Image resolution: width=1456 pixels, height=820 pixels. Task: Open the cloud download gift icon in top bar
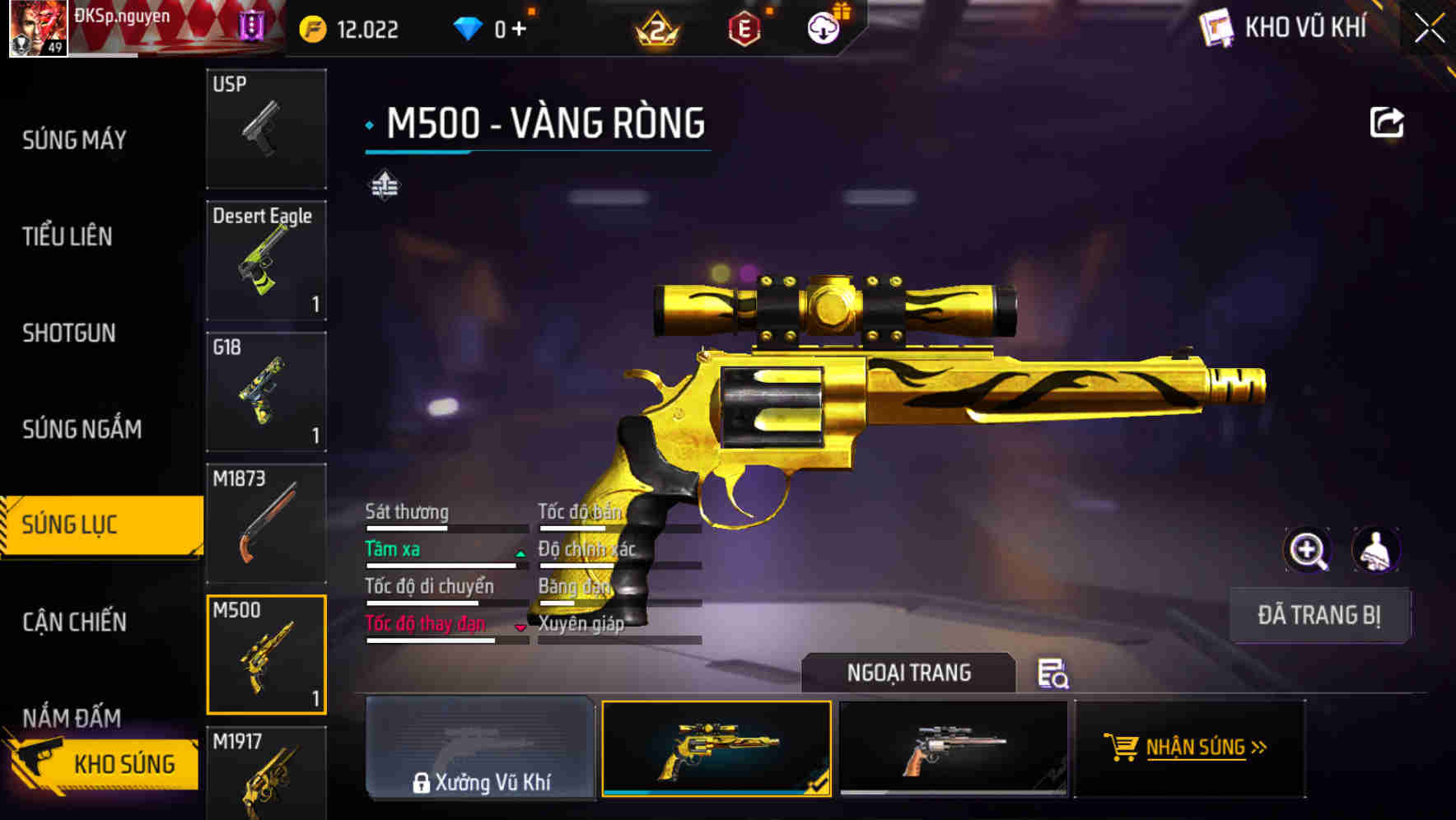(822, 27)
